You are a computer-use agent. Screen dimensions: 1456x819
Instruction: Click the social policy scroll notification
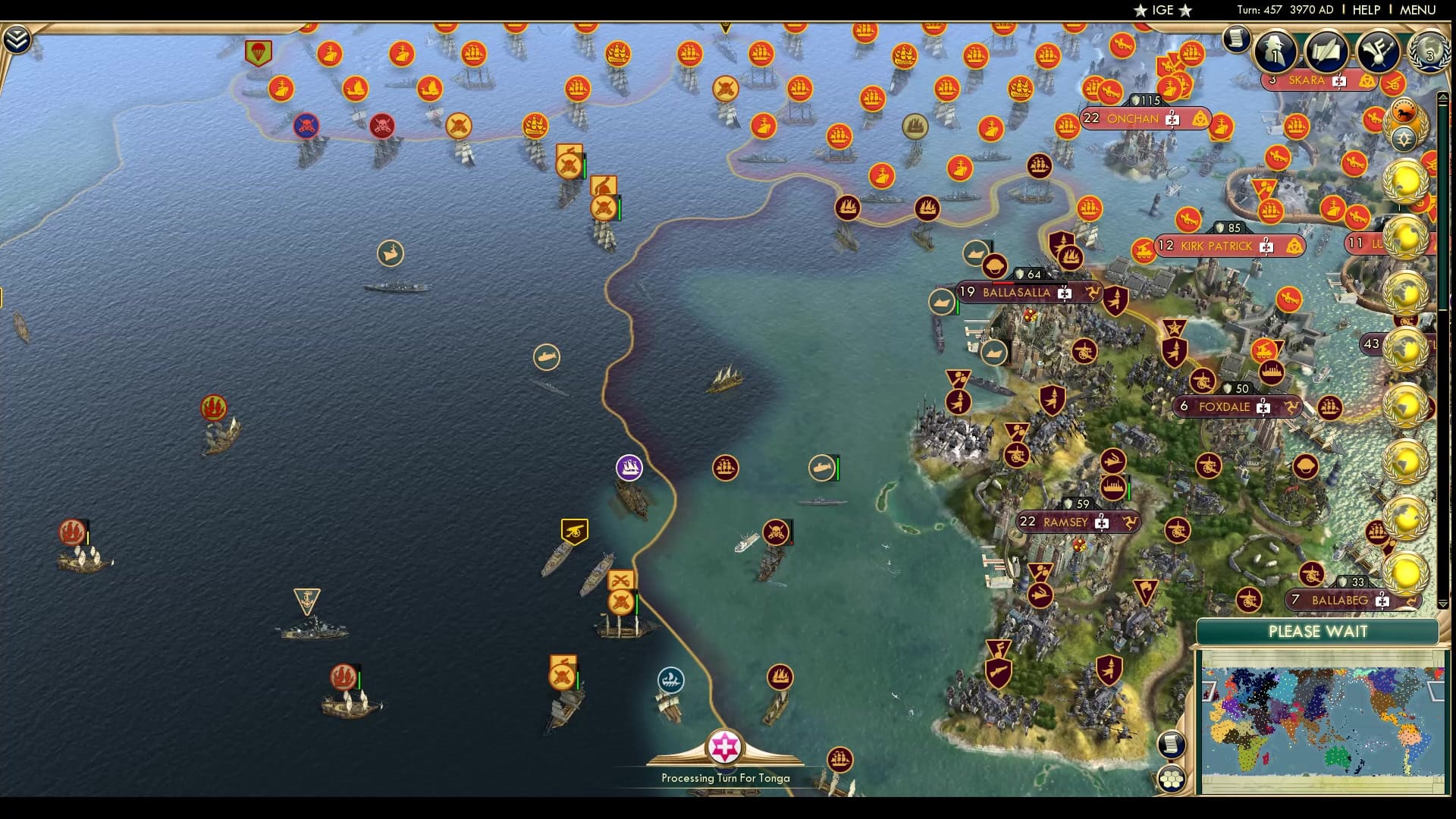1326,52
